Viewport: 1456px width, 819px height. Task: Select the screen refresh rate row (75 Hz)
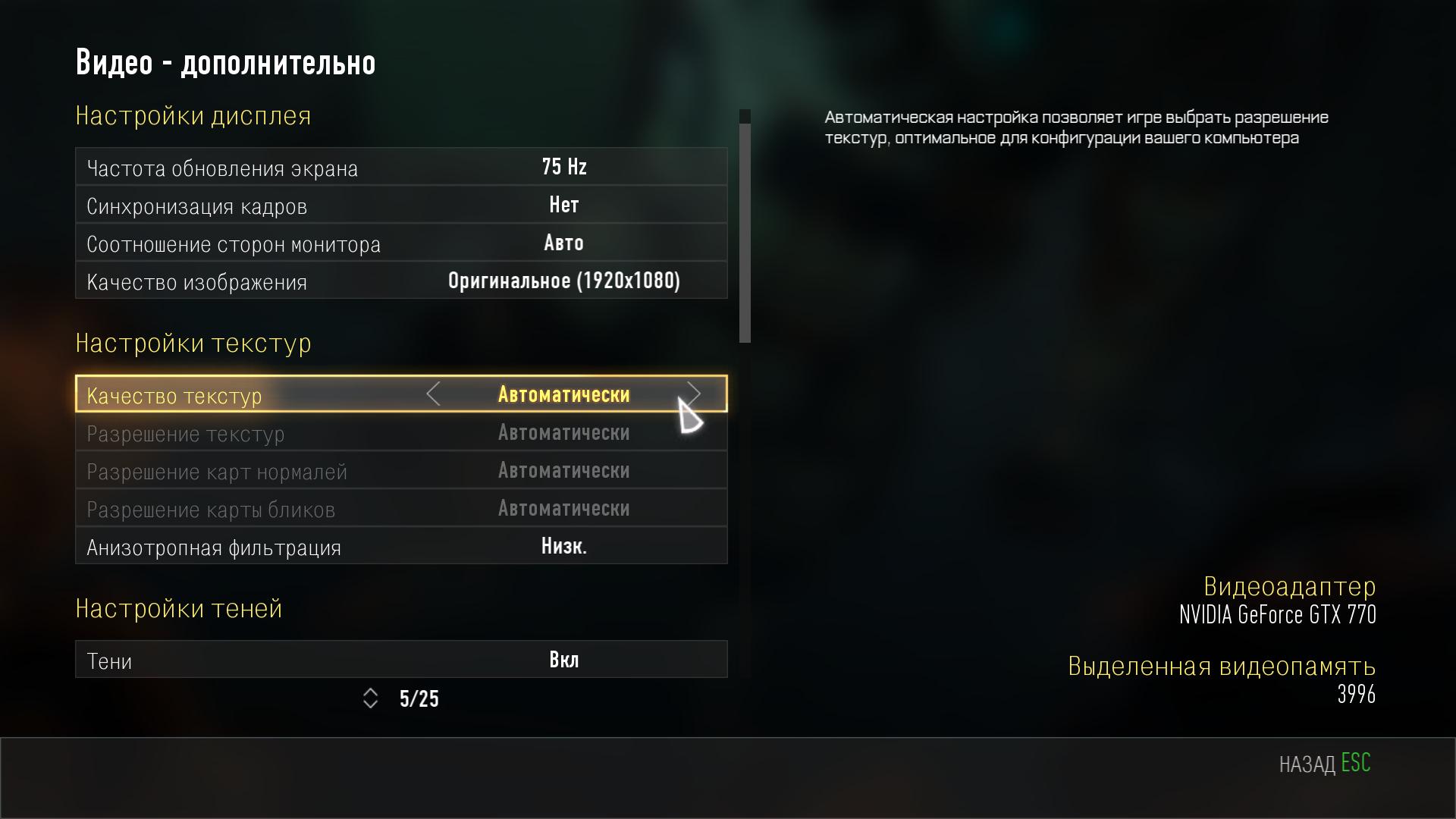[x=401, y=167]
